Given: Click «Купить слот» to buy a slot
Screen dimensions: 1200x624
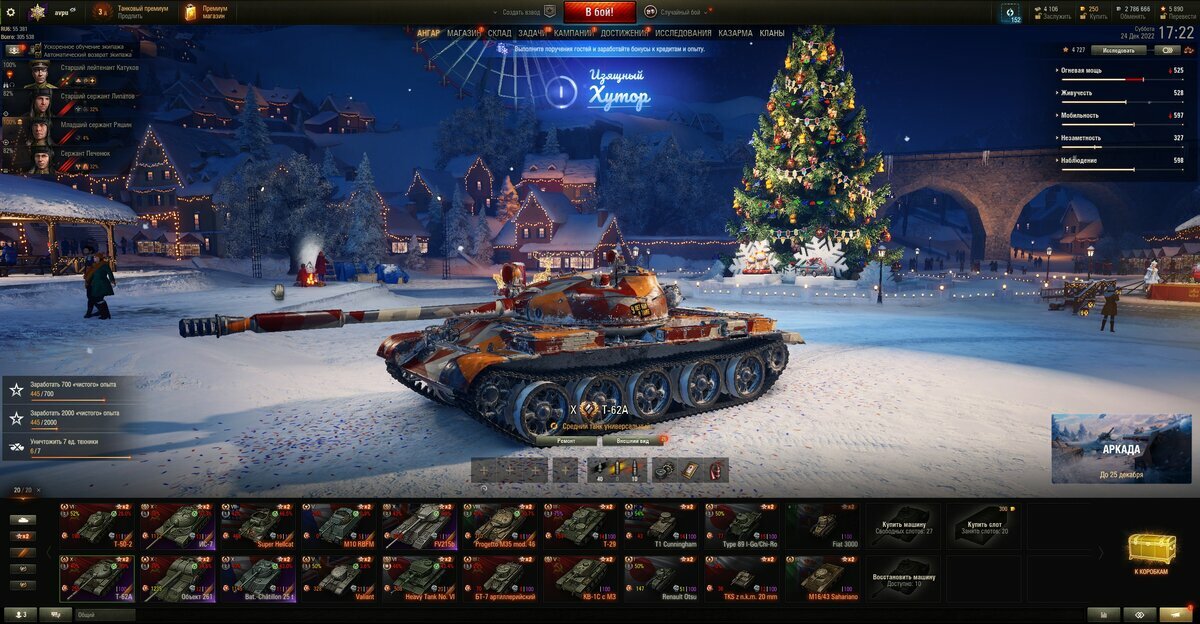Looking at the screenshot, I should 985,525.
